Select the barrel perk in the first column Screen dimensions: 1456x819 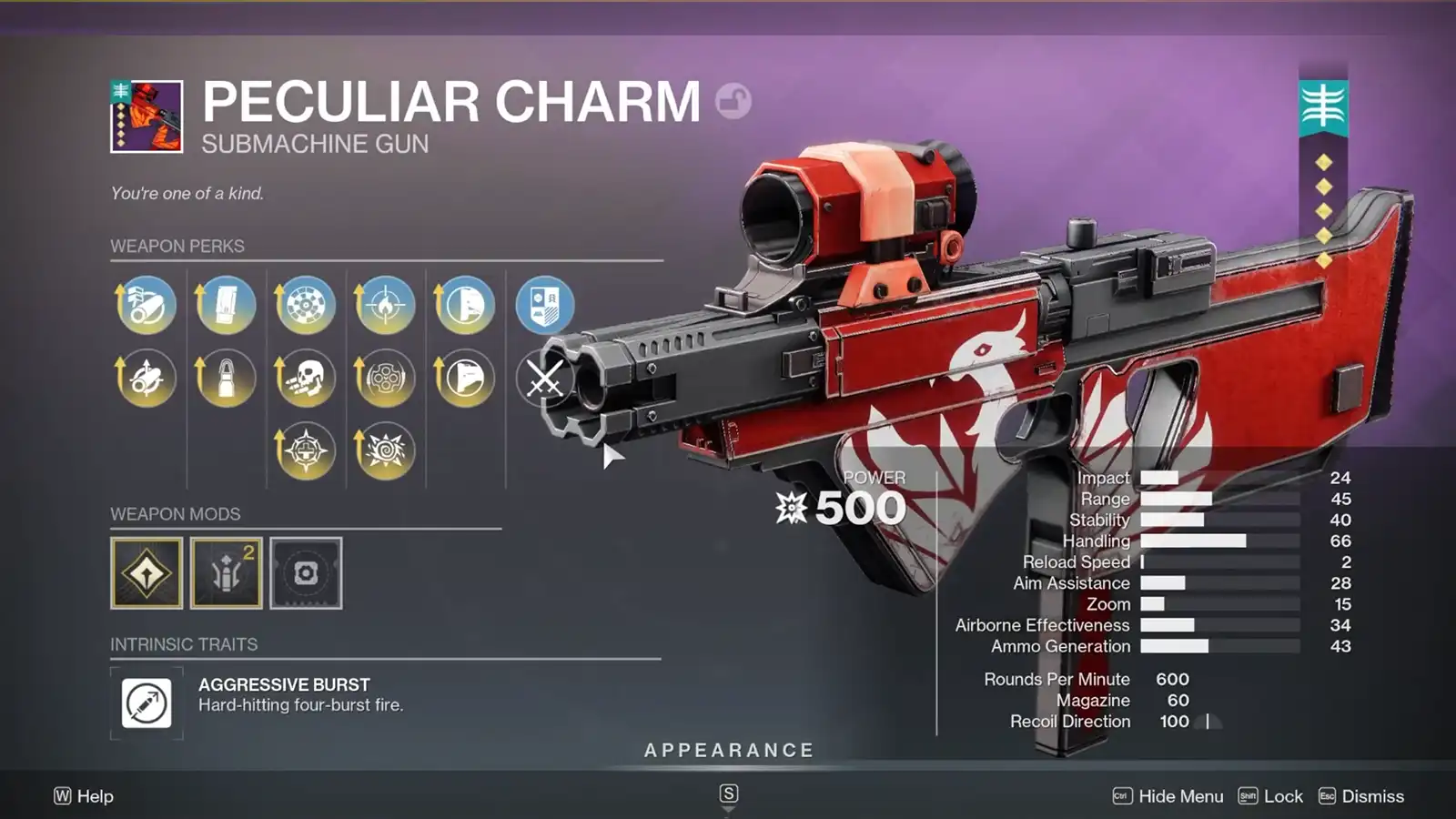146,305
